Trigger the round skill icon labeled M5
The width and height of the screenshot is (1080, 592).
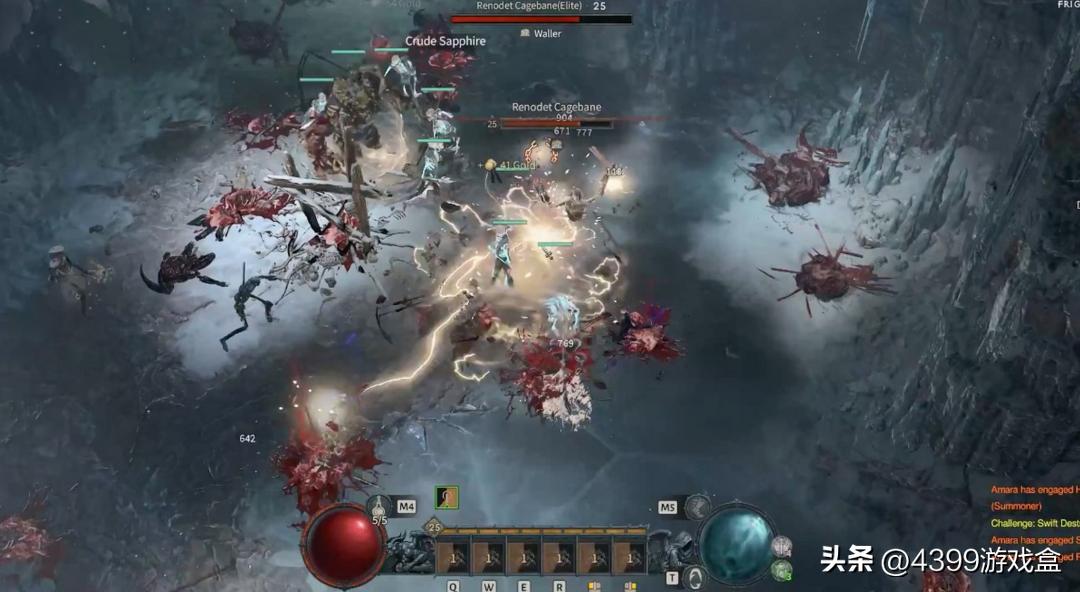click(697, 507)
